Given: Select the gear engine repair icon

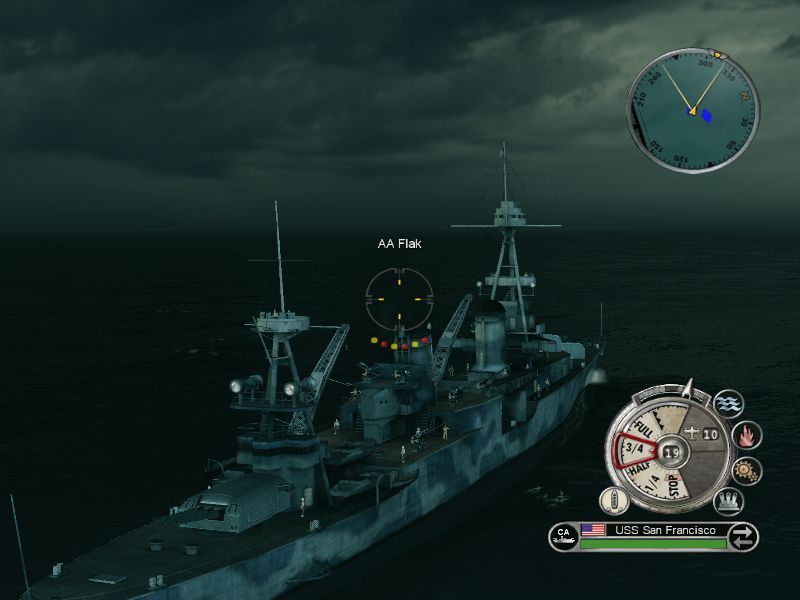Looking at the screenshot, I should [x=747, y=470].
